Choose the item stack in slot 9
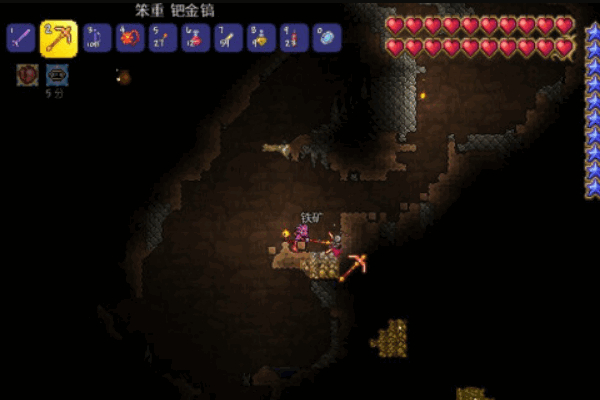600x400 pixels. pyautogui.click(x=294, y=39)
